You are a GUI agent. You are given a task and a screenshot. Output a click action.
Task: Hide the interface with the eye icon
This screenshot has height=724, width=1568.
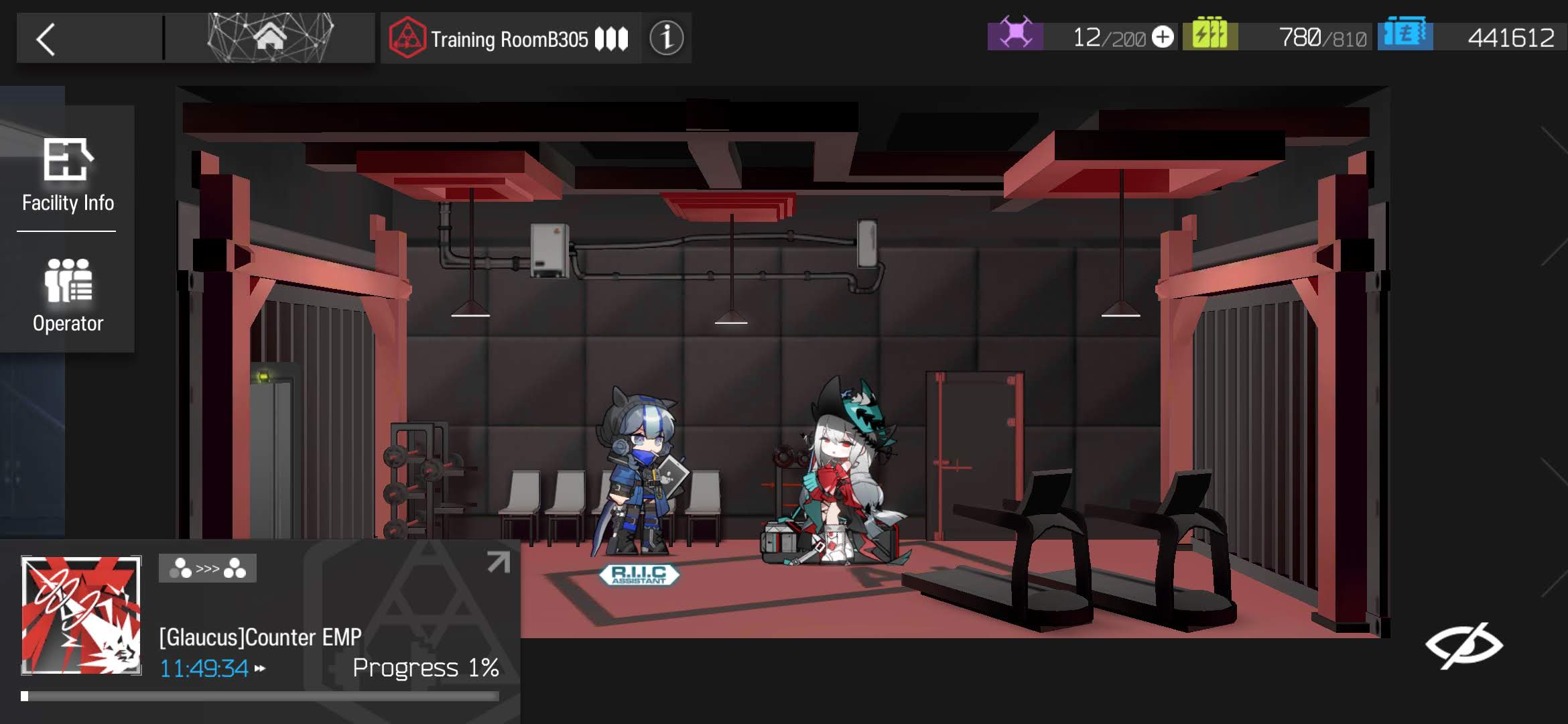coord(1463,646)
